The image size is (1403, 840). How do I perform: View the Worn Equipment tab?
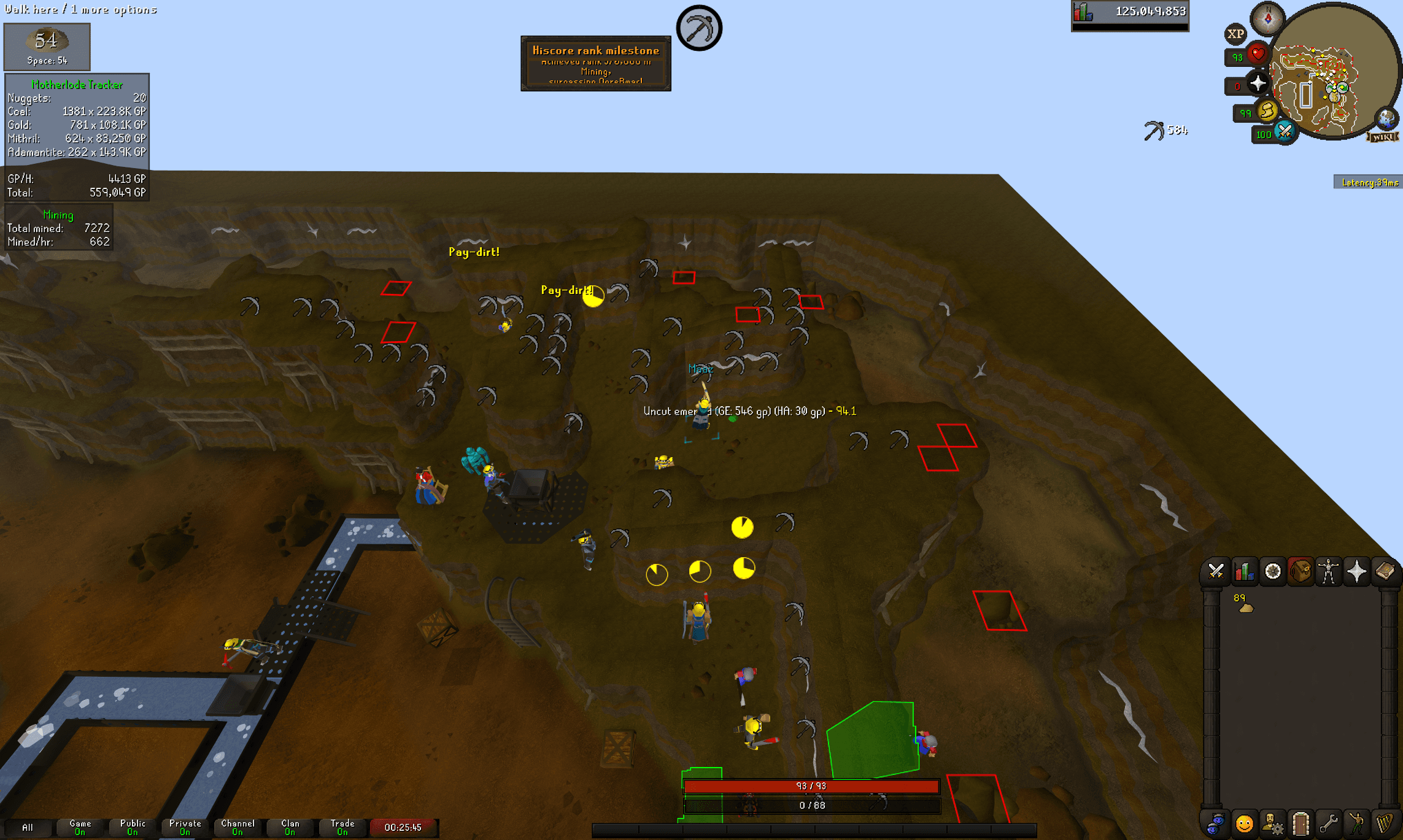1329,571
